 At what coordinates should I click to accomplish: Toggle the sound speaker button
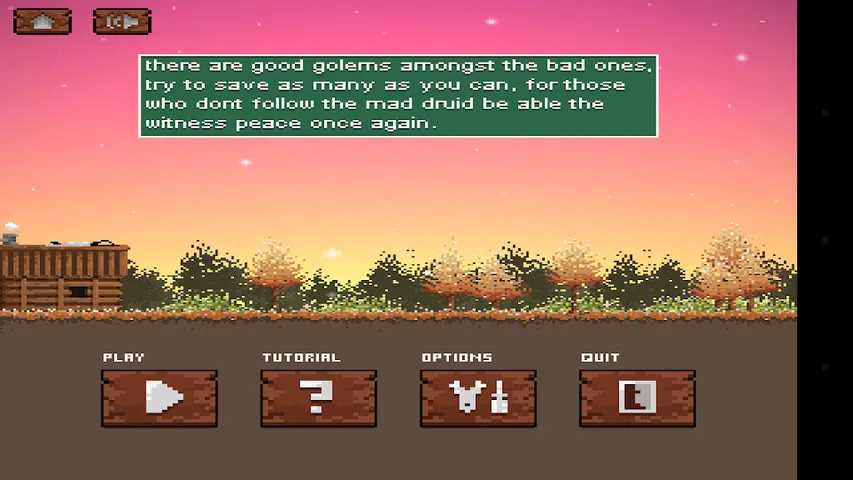pyautogui.click(x=122, y=21)
